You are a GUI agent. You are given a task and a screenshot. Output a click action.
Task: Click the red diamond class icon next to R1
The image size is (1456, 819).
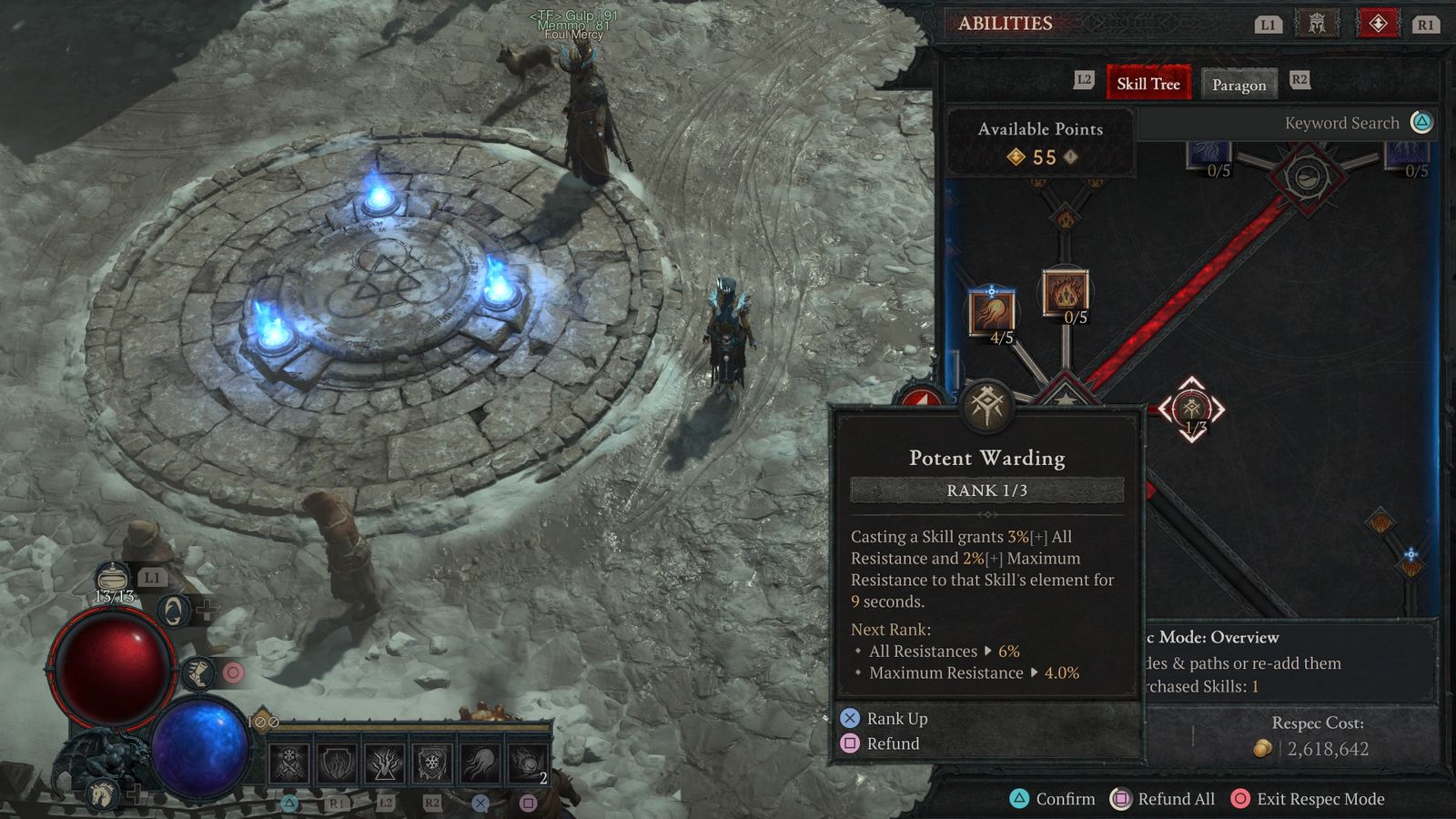[x=1379, y=25]
